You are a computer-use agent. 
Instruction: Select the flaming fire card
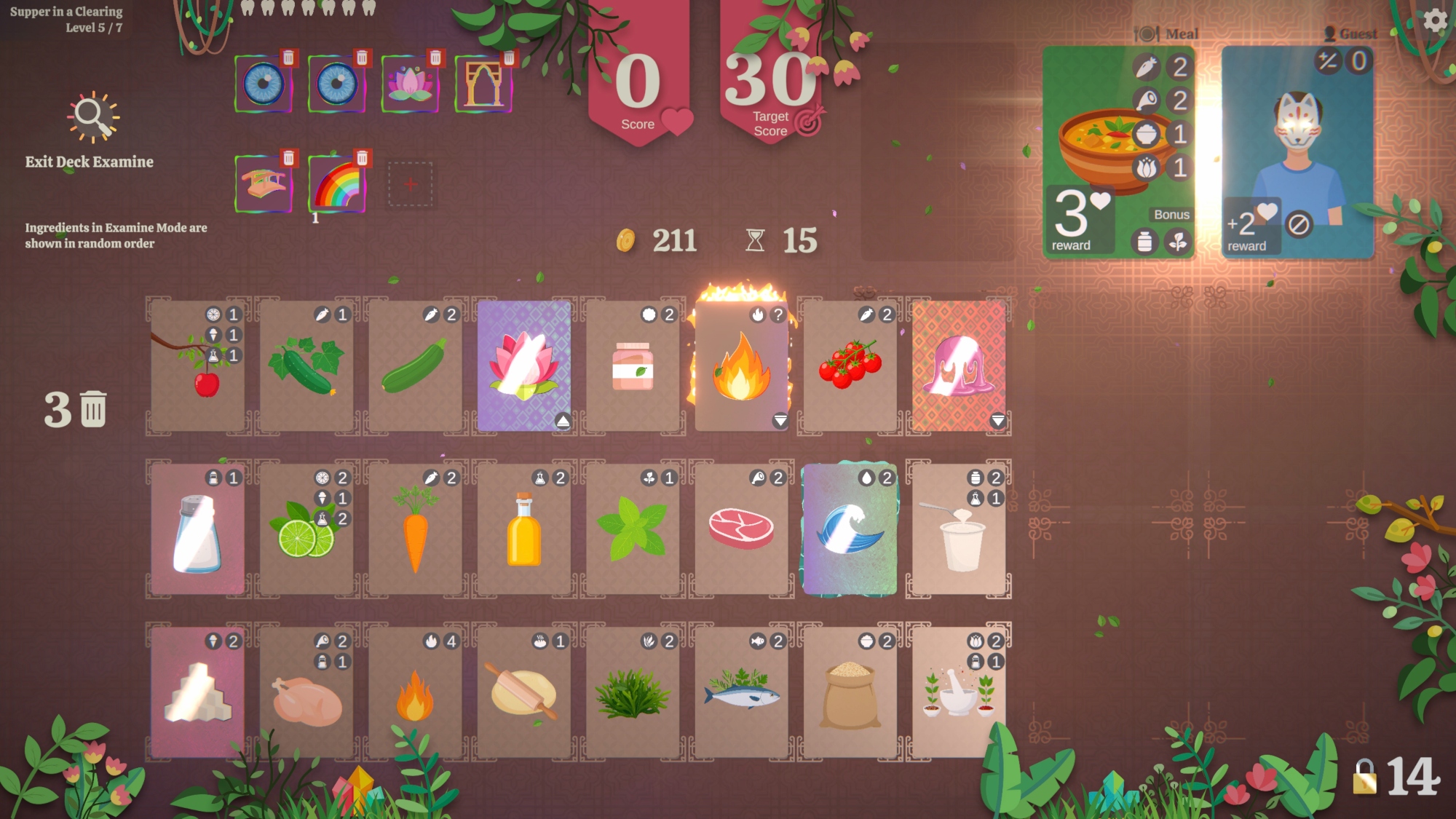pos(741,365)
